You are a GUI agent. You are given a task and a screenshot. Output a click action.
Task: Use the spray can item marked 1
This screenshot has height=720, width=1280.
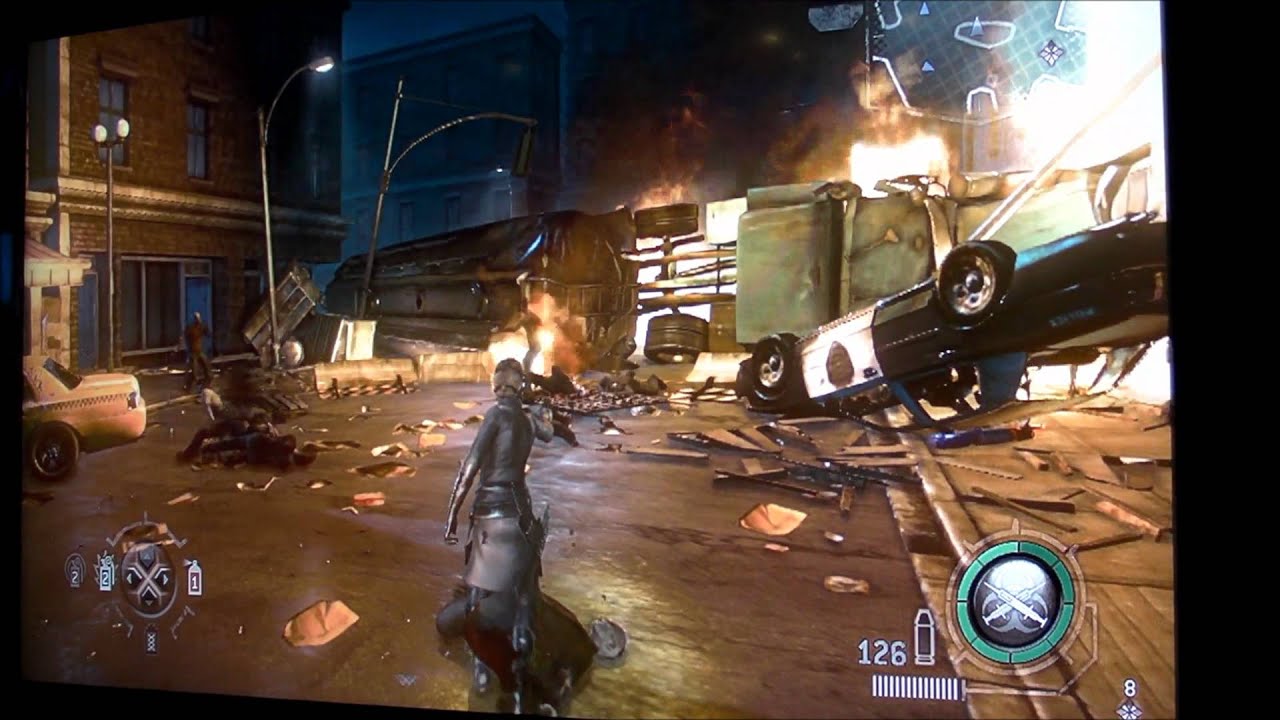[x=194, y=577]
